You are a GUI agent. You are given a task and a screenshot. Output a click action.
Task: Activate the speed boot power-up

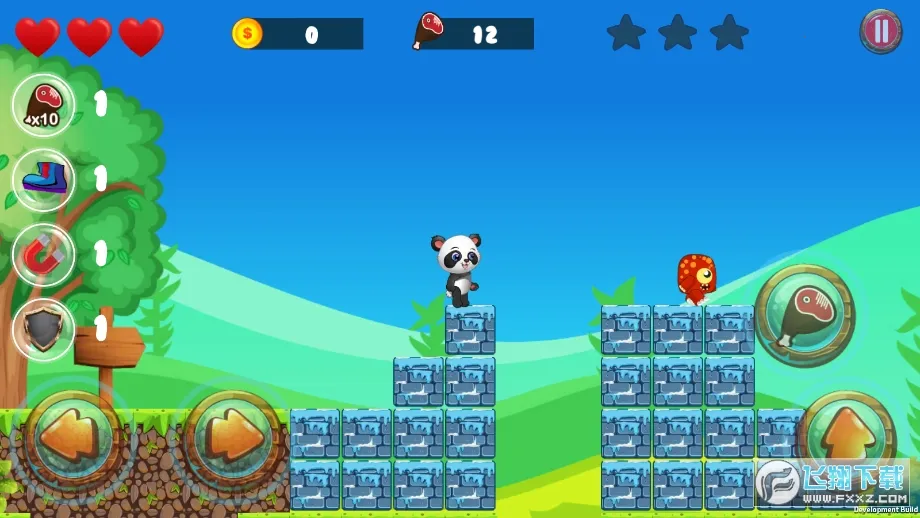(43, 179)
